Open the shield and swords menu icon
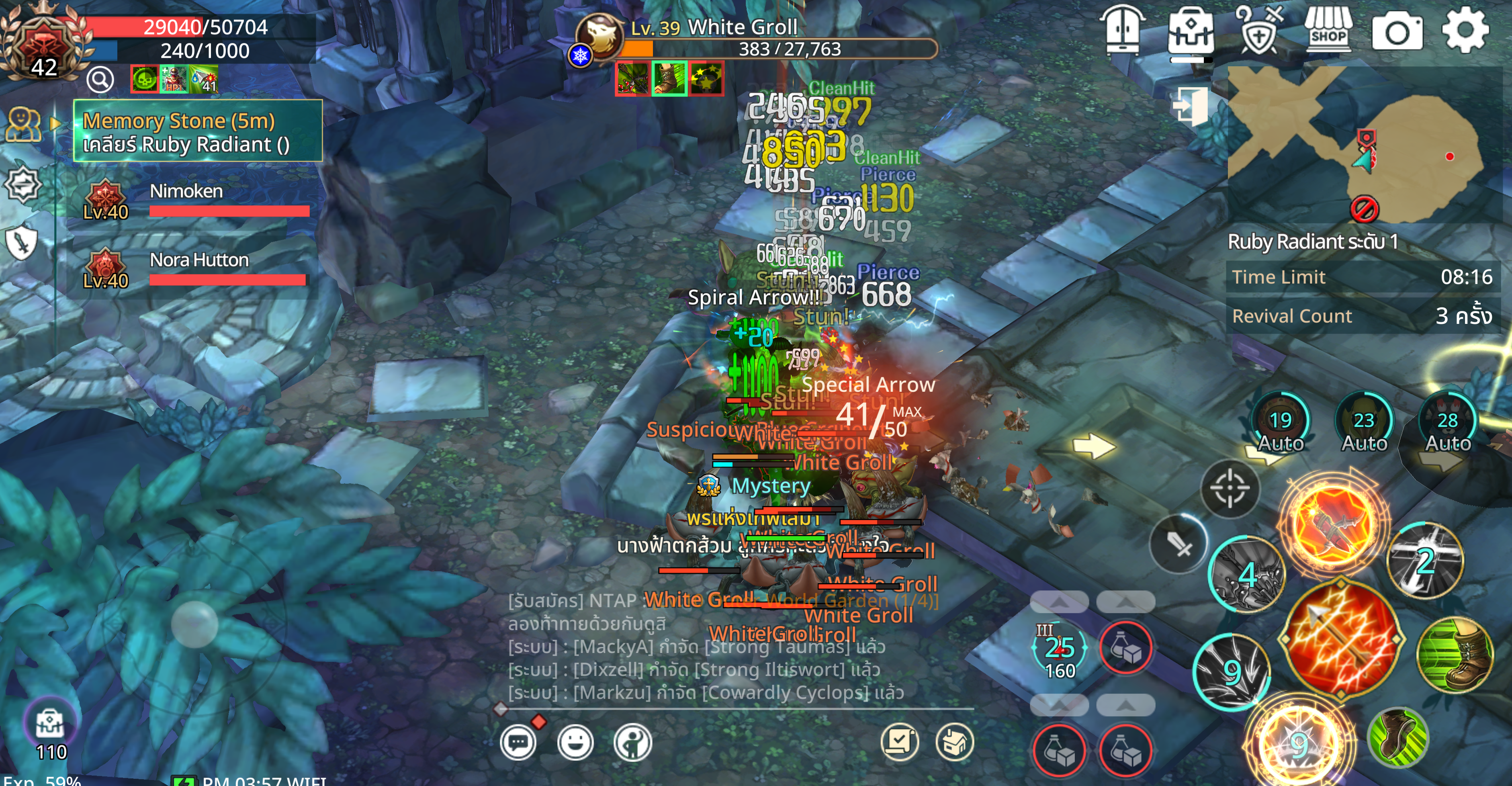The height and width of the screenshot is (786, 1512). pos(1258,30)
